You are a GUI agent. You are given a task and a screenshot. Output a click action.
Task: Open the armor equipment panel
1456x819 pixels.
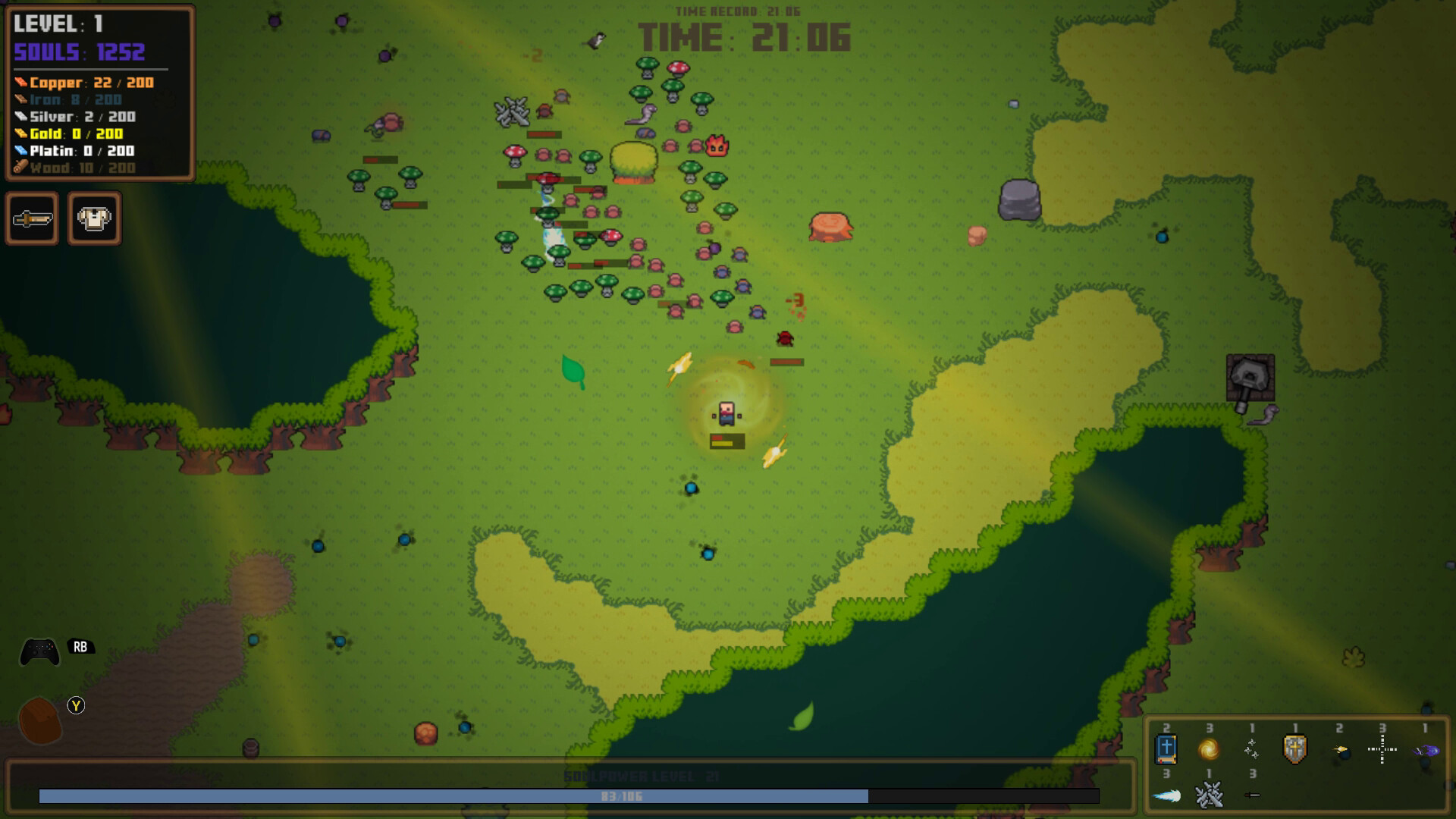pyautogui.click(x=96, y=219)
